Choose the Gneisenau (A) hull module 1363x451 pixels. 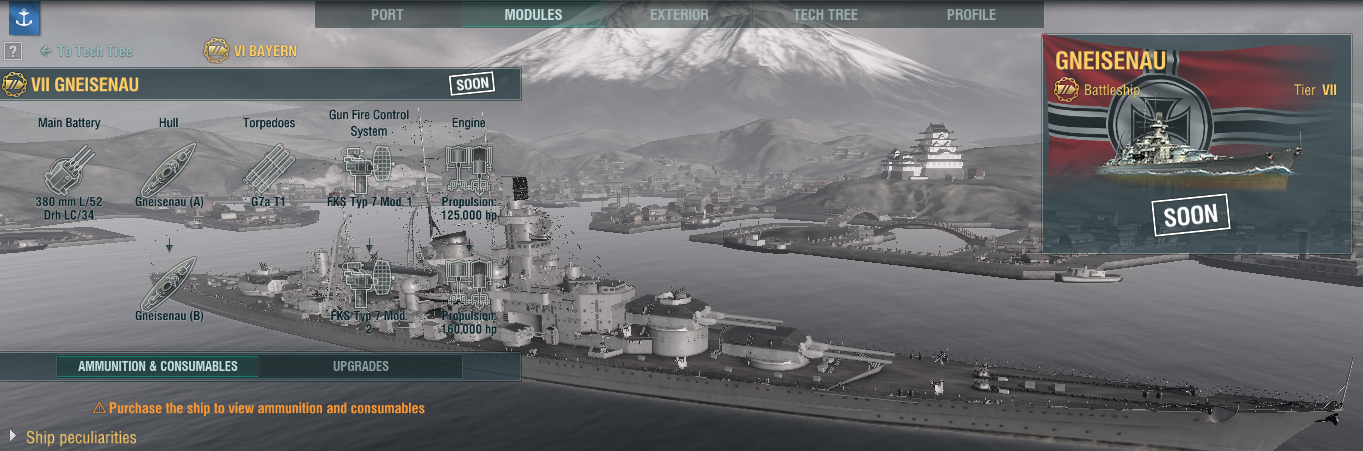169,168
